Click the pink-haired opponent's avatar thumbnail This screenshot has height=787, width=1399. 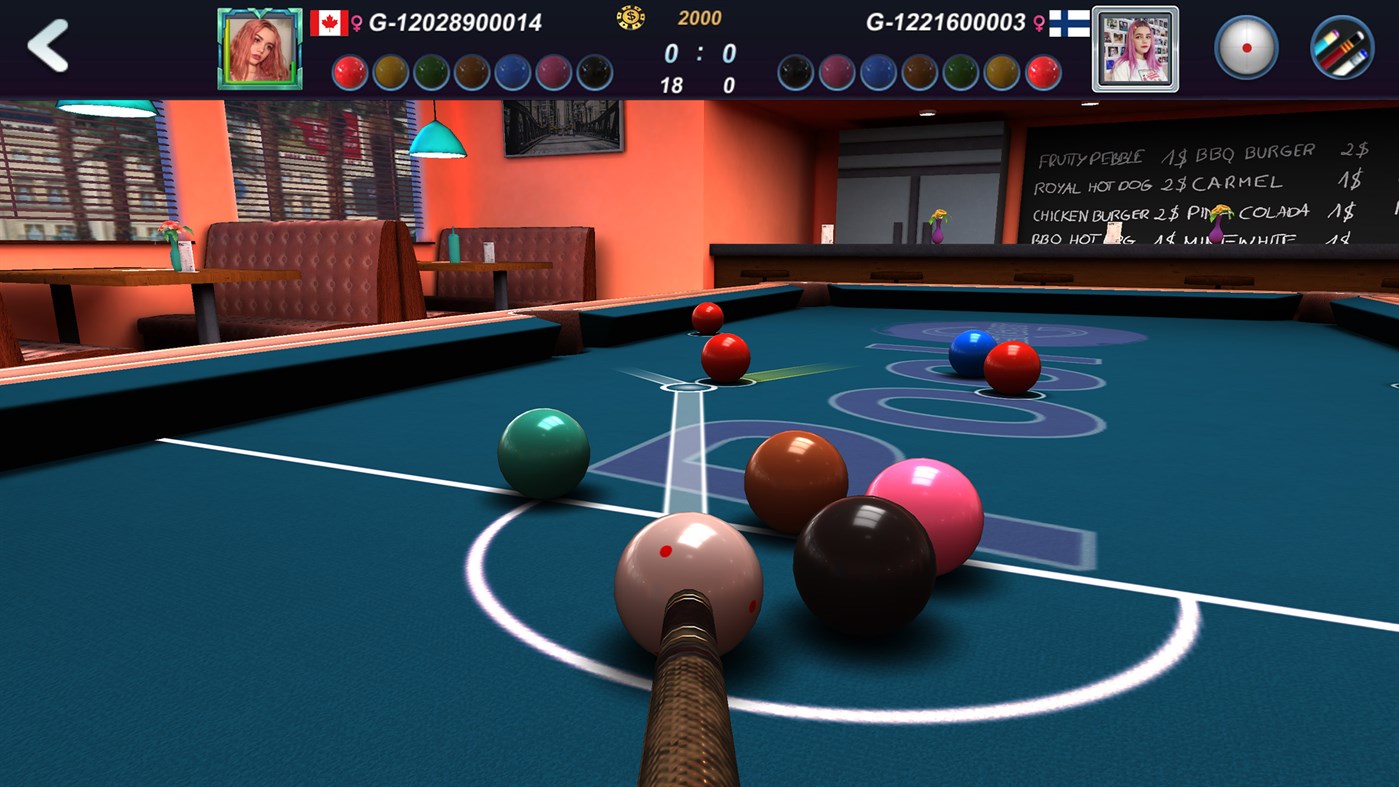coord(1133,48)
